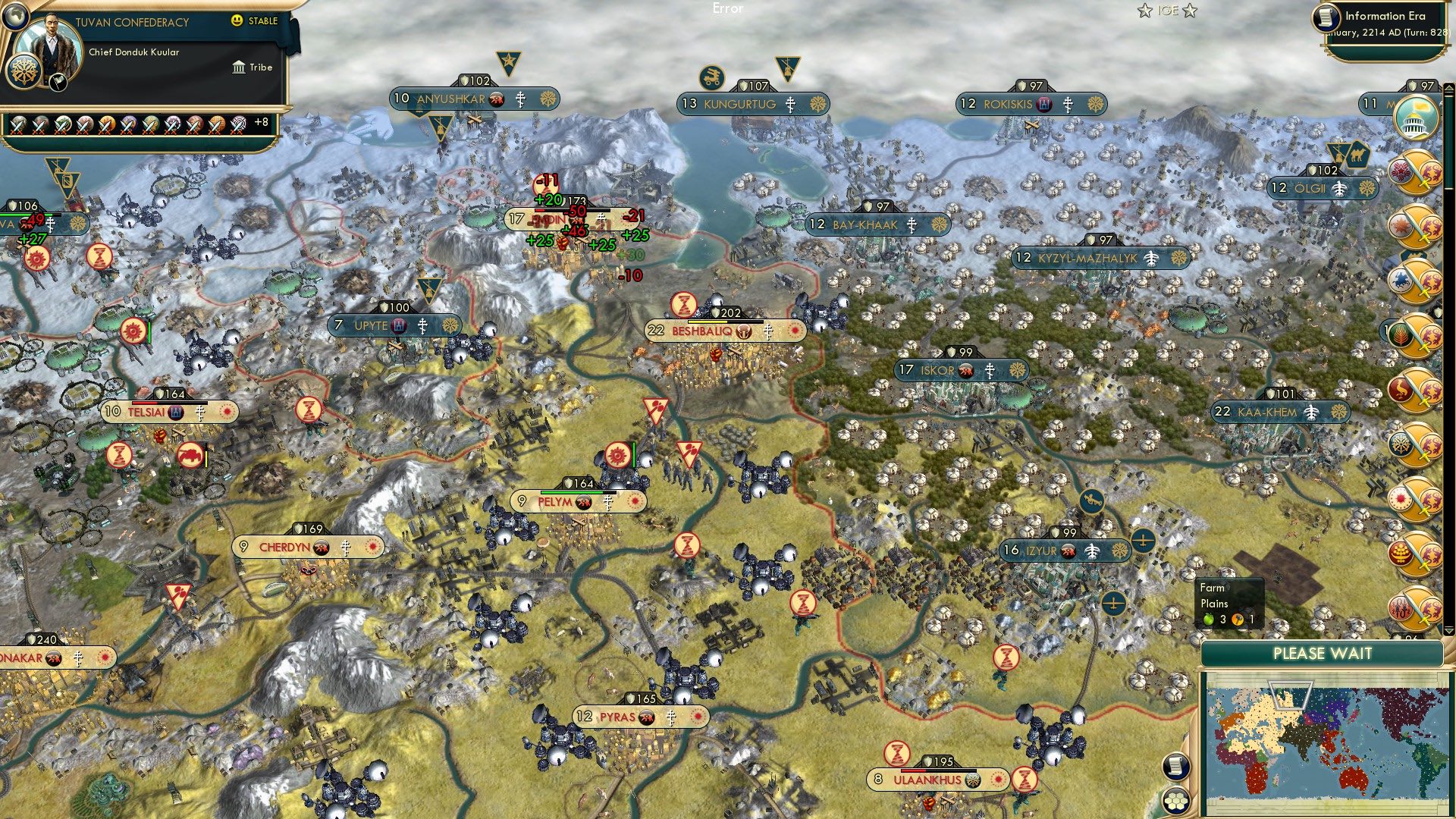Click the IGE label at top of screen
The image size is (1456, 819).
(x=1167, y=11)
